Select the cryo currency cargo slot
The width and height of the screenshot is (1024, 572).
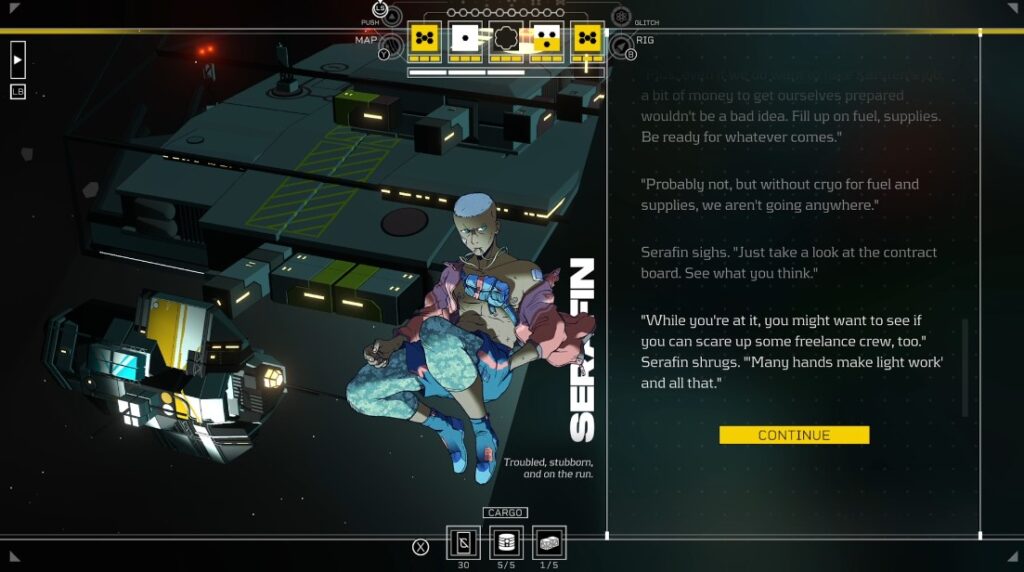coord(462,543)
